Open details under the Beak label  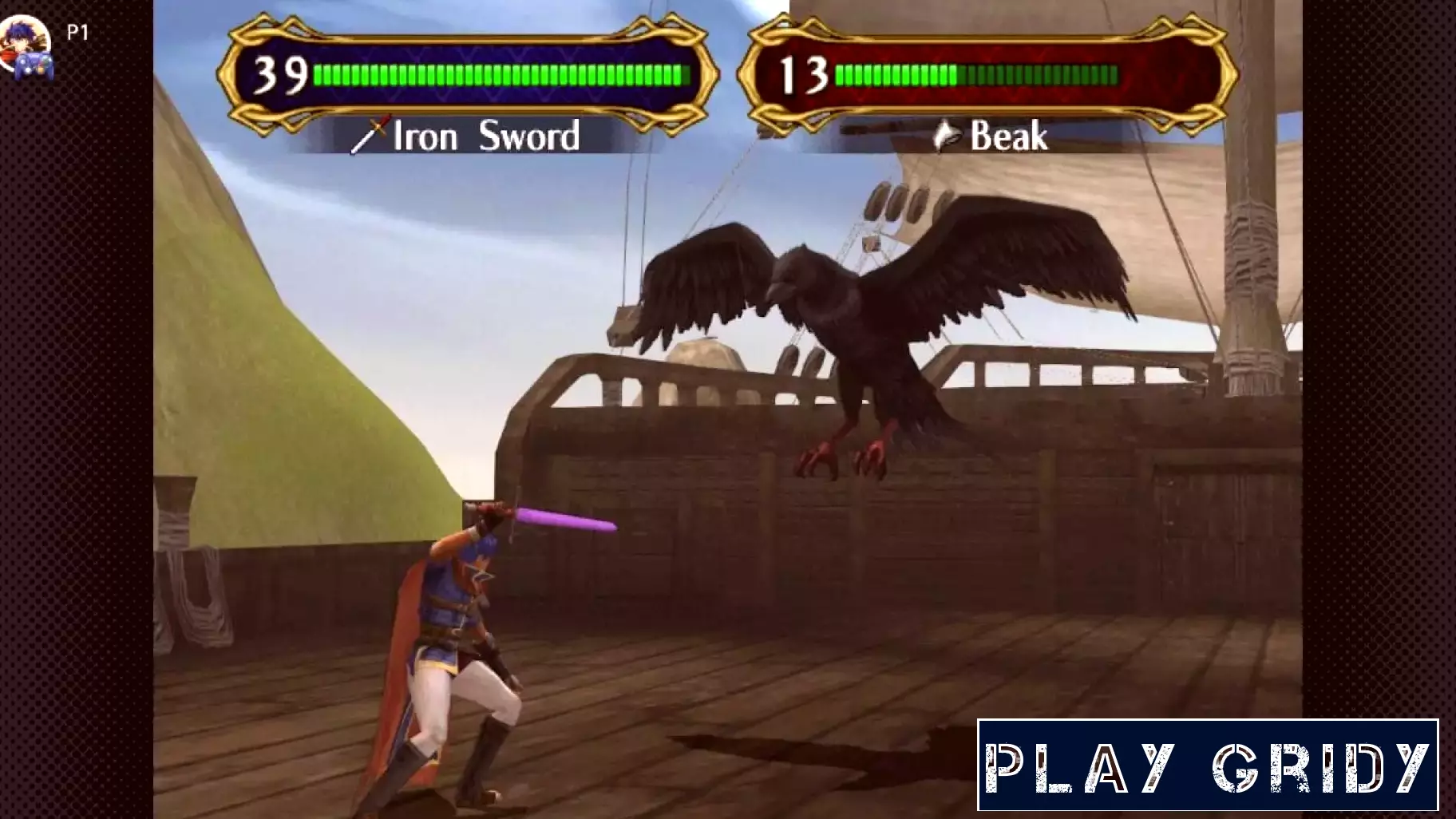click(x=1009, y=136)
